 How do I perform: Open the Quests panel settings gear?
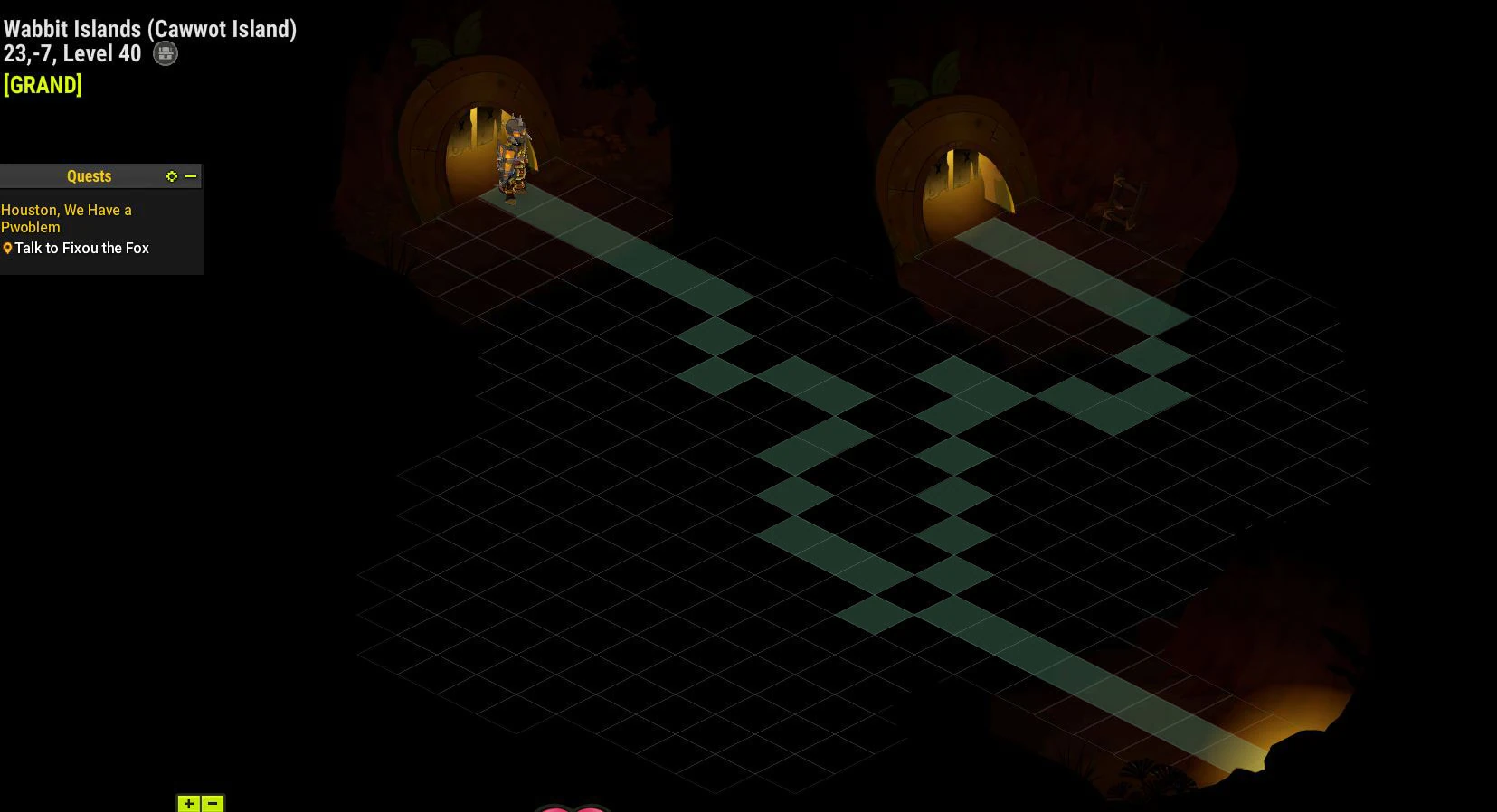click(x=172, y=176)
